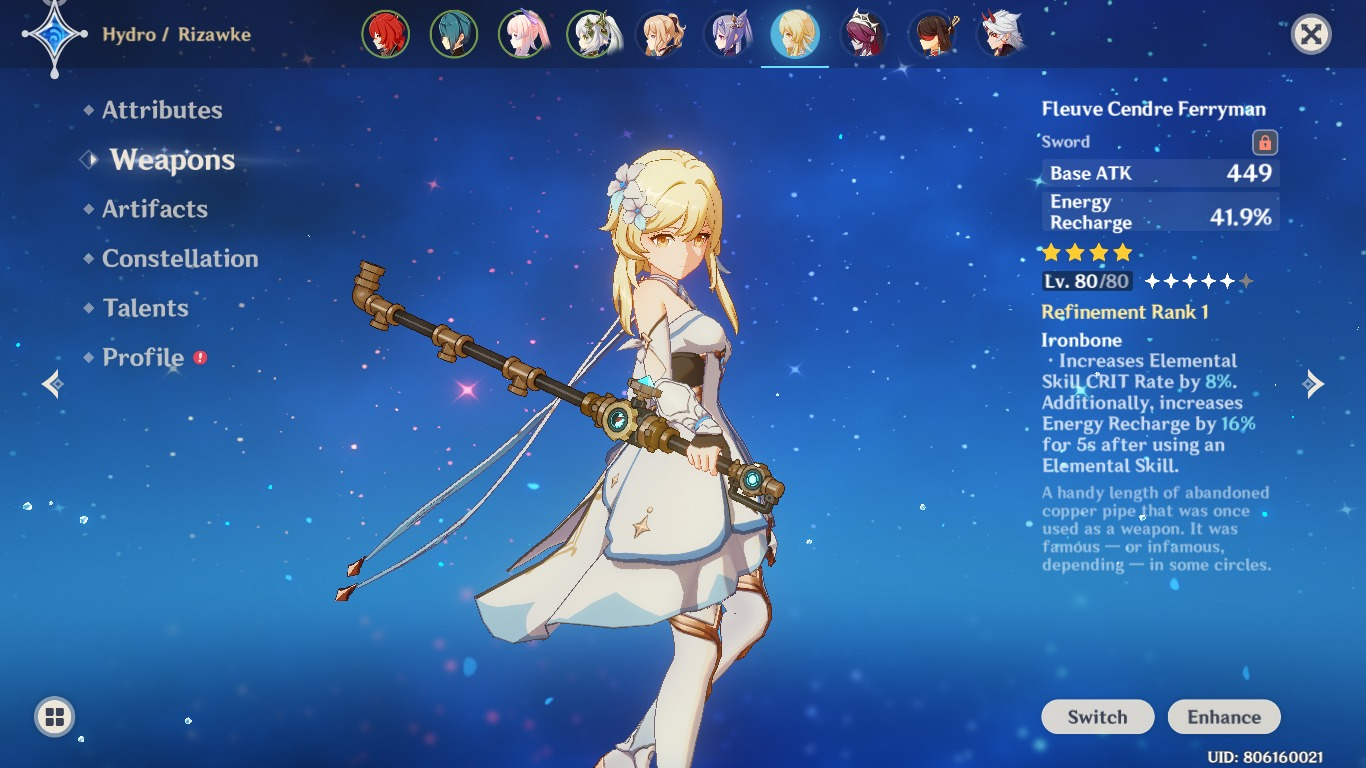Go to the previous character arrow
Image resolution: width=1366 pixels, height=768 pixels.
[53, 384]
